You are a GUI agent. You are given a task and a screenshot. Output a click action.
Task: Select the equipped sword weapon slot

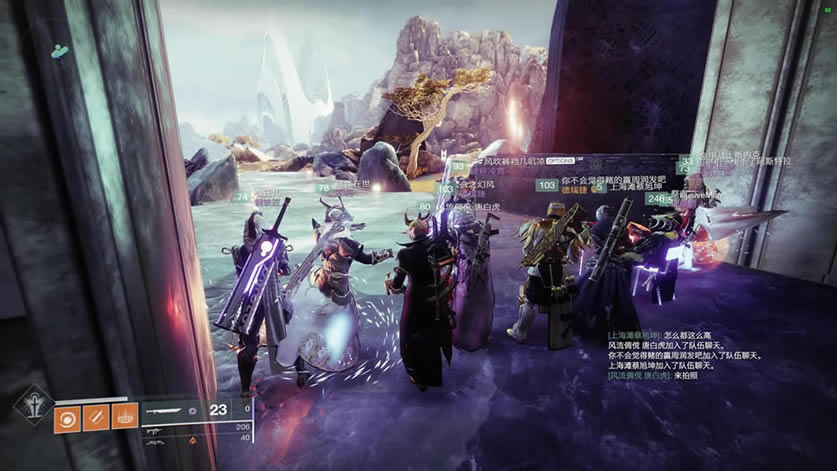point(174,408)
